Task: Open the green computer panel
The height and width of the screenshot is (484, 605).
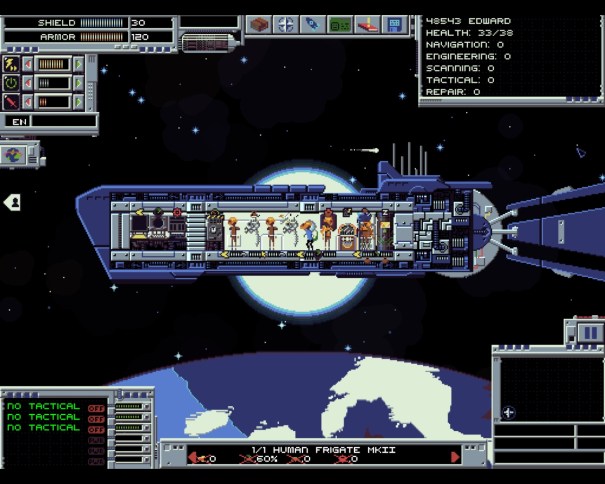Action: pyautogui.click(x=340, y=24)
